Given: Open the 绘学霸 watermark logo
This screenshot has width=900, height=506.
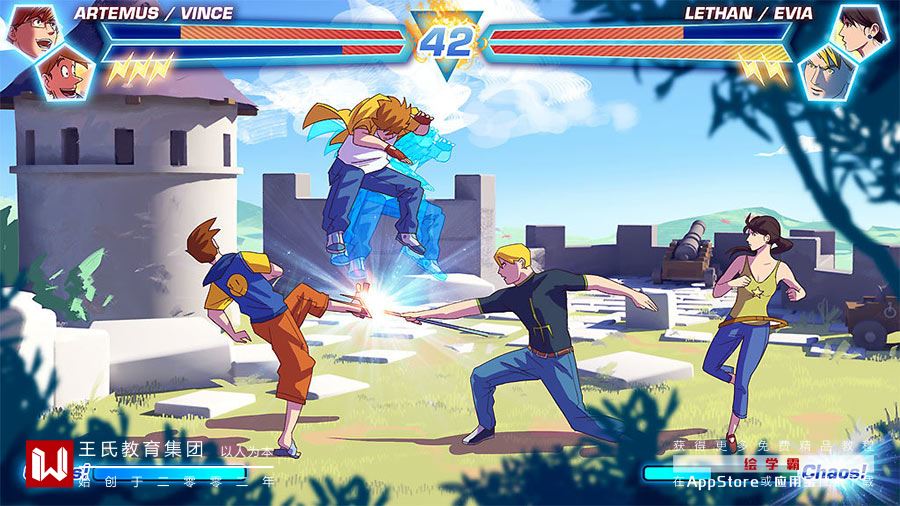Looking at the screenshot, I should point(770,465).
